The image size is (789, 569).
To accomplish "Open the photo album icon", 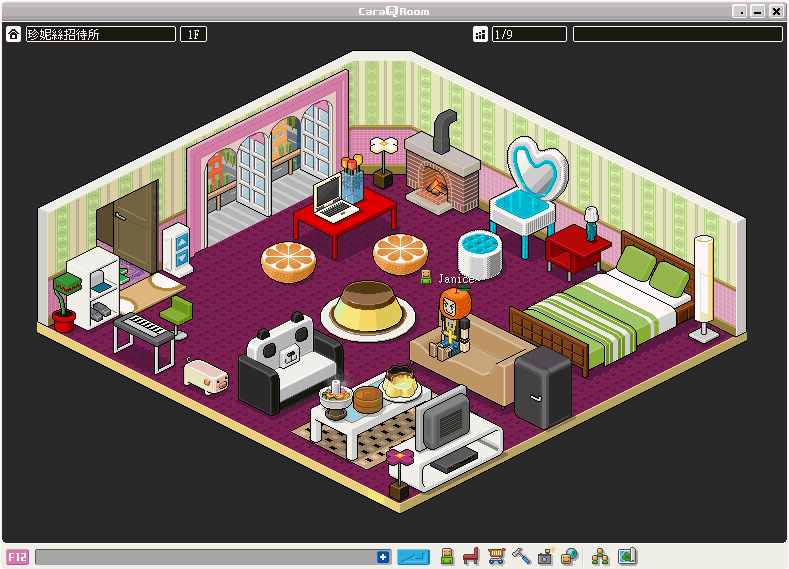I will pyautogui.click(x=627, y=557).
